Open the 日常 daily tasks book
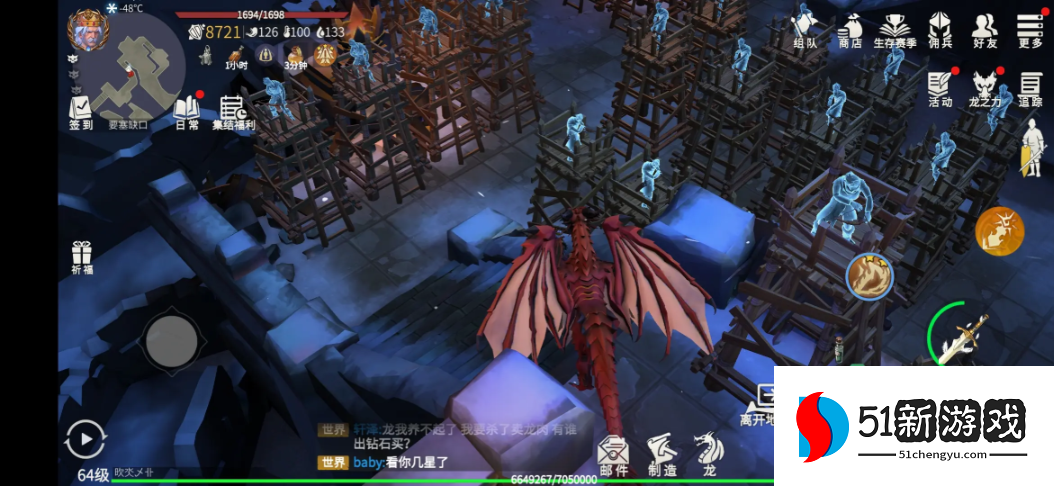Screen dimensions: 1054x486 click(x=186, y=110)
